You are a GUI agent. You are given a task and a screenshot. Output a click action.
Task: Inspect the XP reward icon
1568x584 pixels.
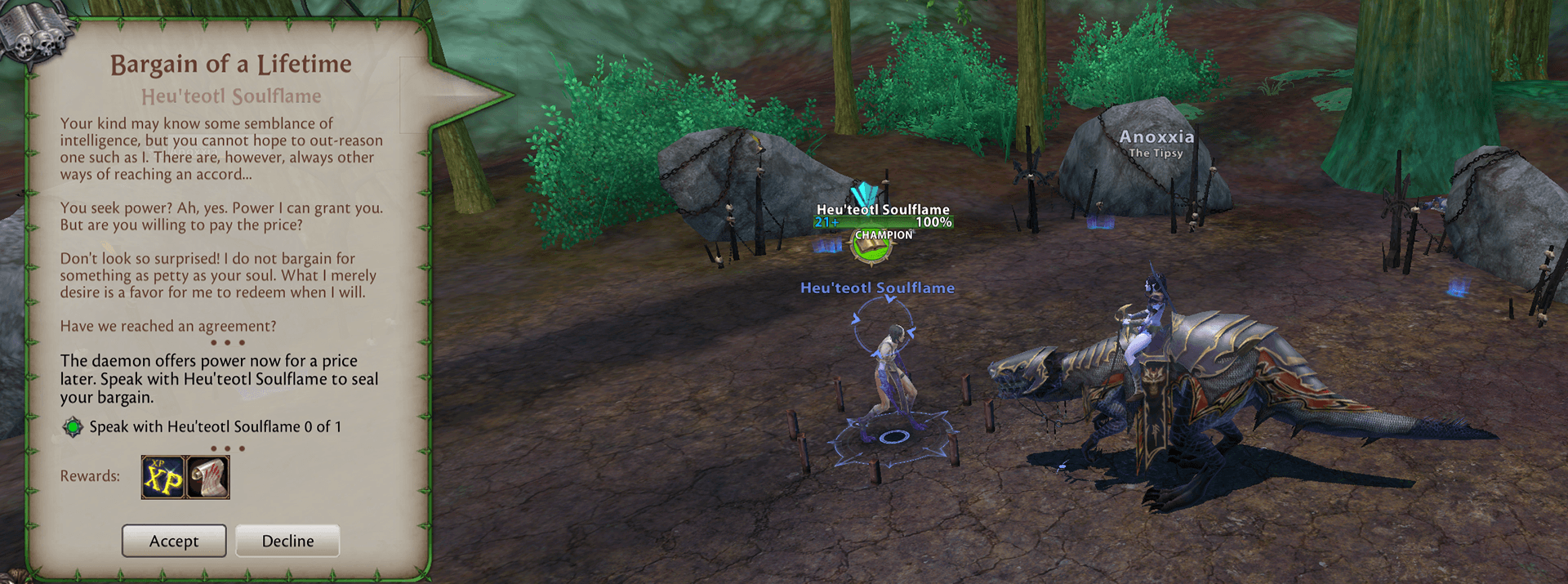coord(163,477)
